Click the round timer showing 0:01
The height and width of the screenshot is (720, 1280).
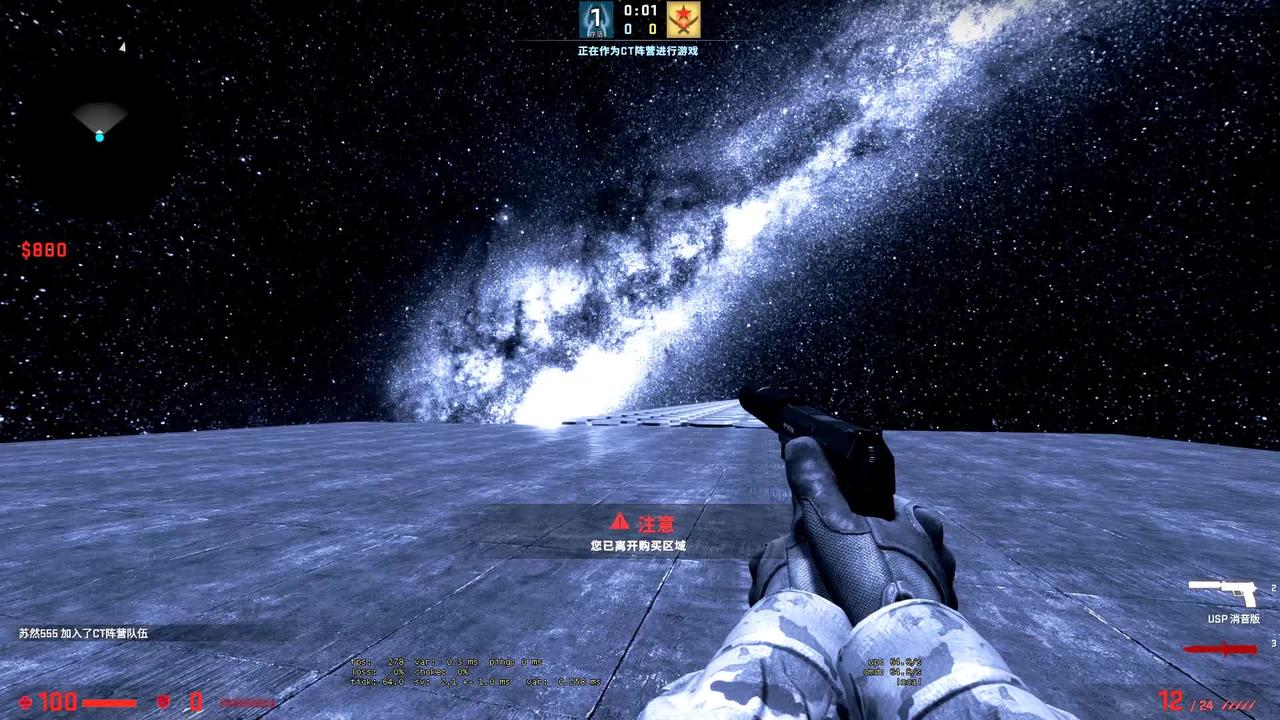tap(640, 10)
